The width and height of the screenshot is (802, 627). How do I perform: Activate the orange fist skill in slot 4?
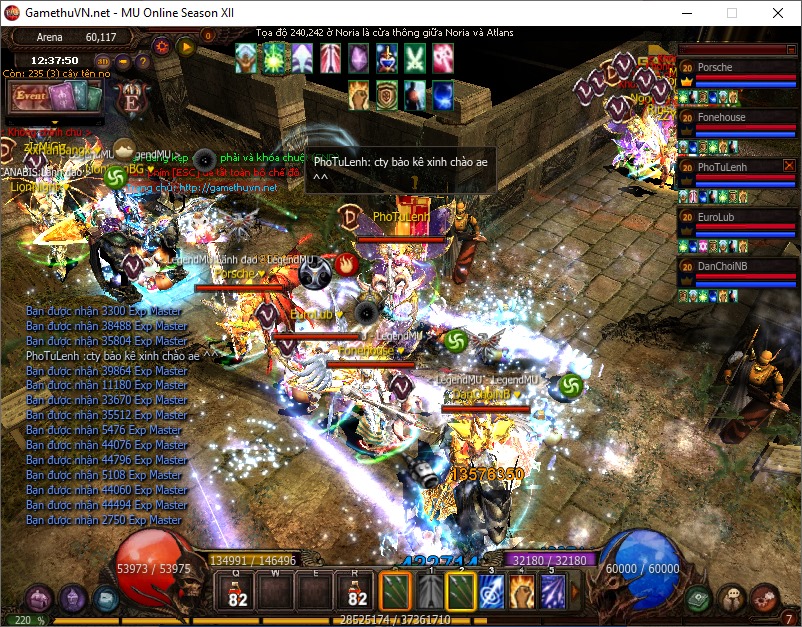[522, 592]
